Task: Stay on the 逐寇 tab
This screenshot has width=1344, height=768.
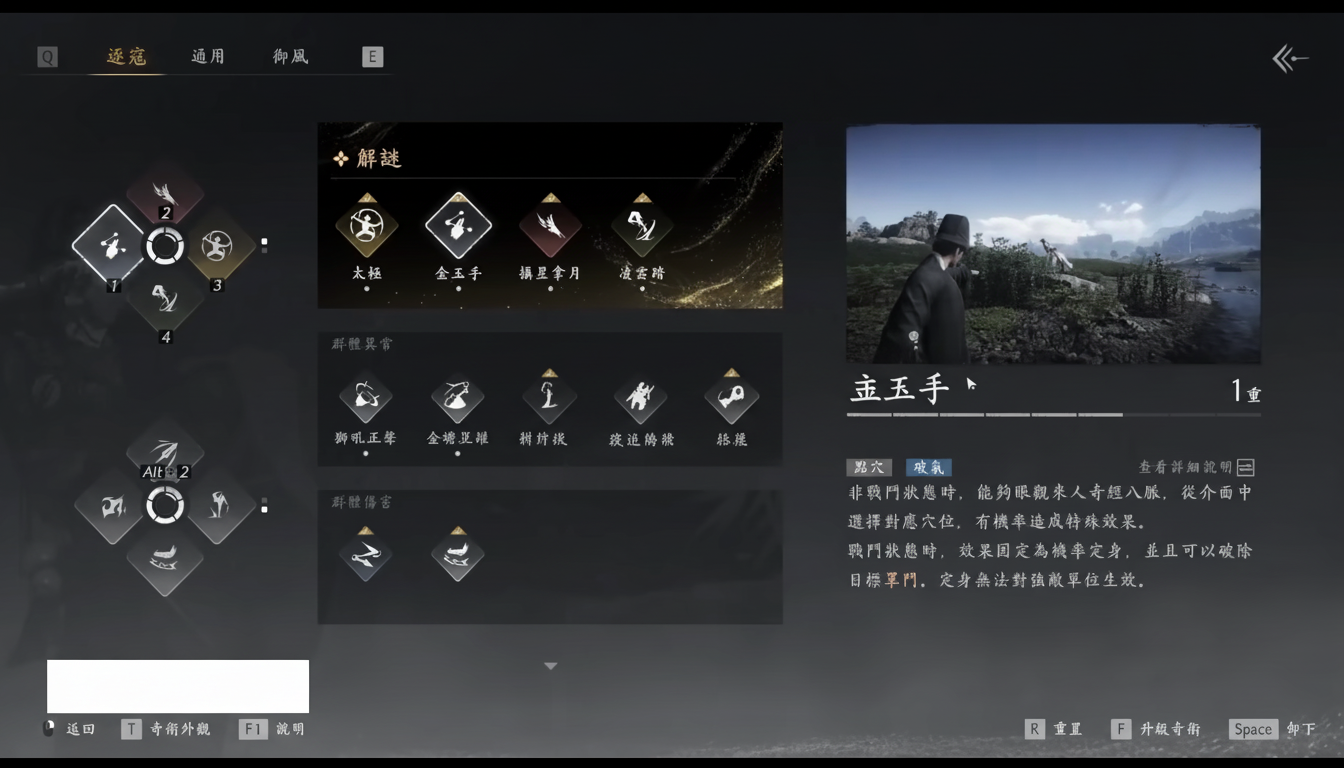Action: click(x=125, y=56)
